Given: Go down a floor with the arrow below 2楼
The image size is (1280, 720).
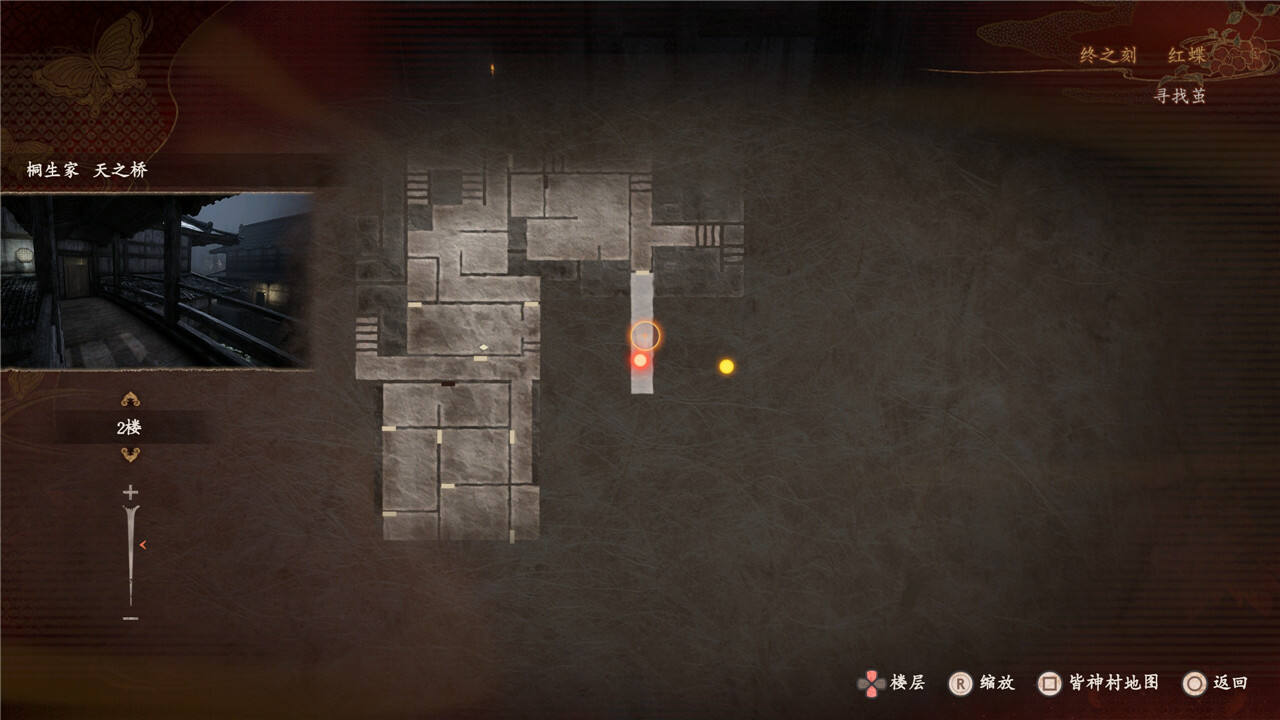Looking at the screenshot, I should click(x=130, y=455).
